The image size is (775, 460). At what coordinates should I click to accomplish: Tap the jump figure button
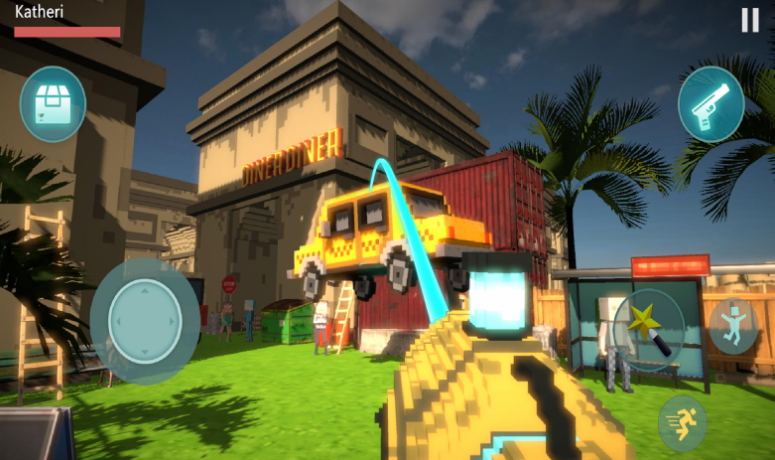pyautogui.click(x=733, y=327)
